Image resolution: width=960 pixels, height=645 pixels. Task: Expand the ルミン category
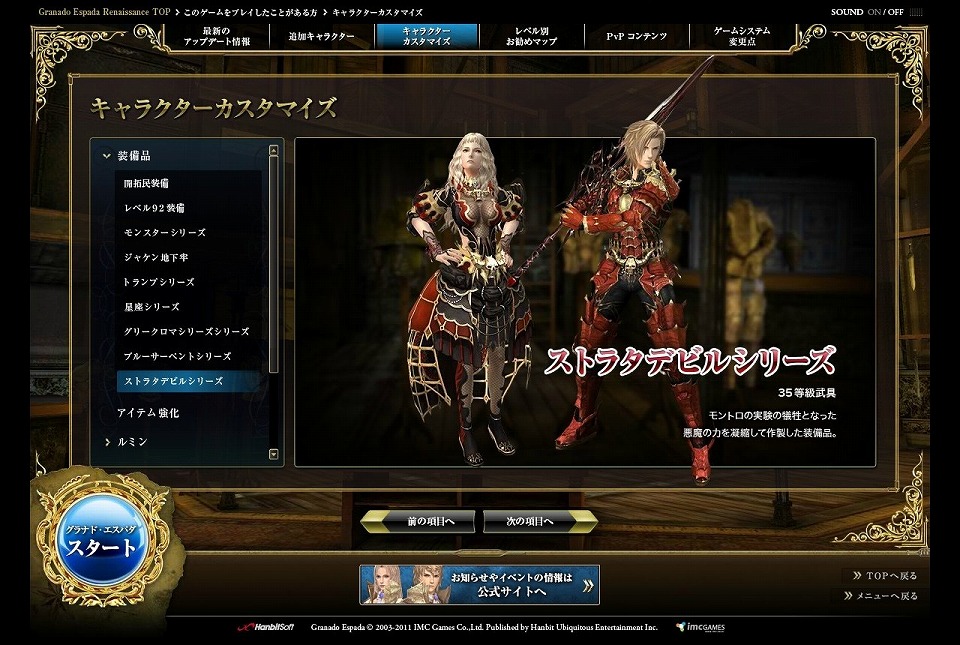click(131, 441)
